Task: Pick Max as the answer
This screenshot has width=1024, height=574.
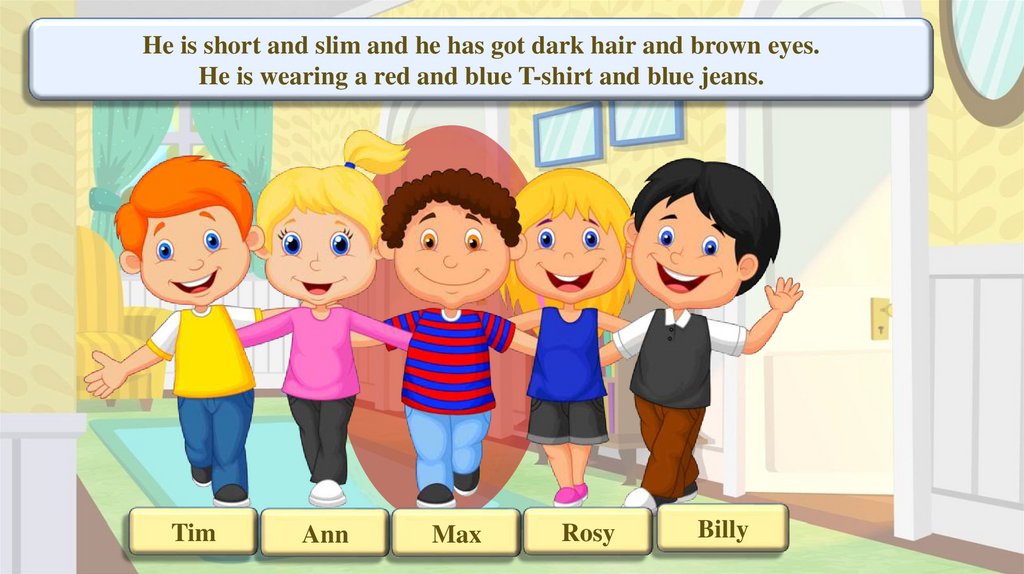Action: [456, 534]
